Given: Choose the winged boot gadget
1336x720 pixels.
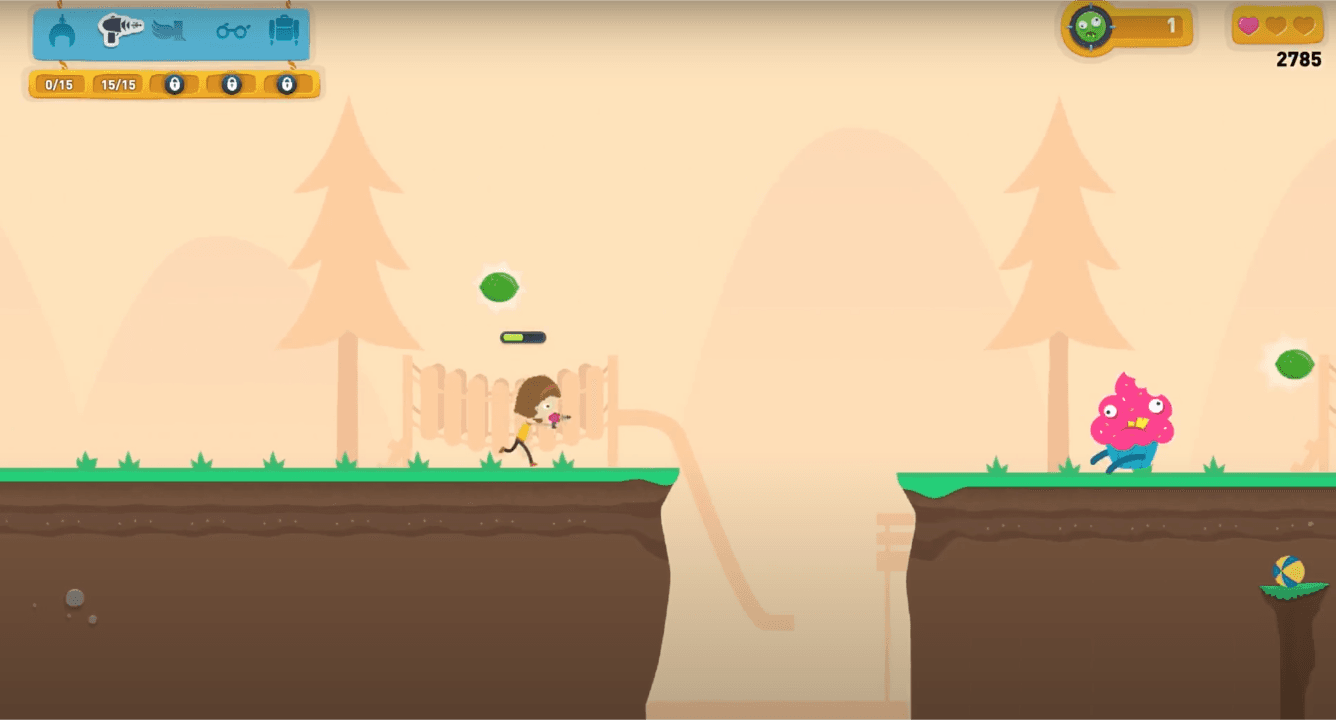Looking at the screenshot, I should point(172,32).
